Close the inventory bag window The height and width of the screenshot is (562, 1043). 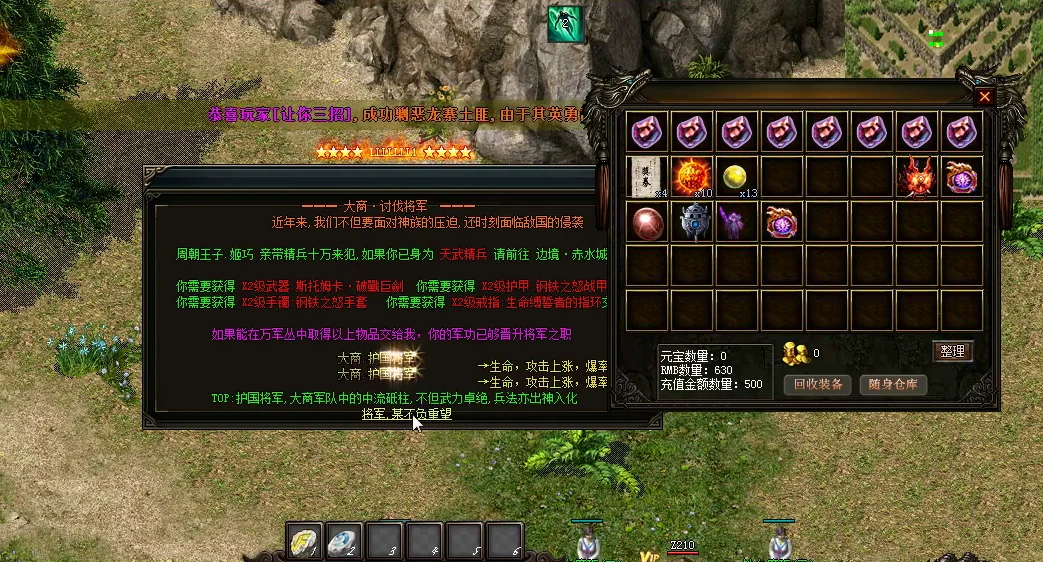985,97
